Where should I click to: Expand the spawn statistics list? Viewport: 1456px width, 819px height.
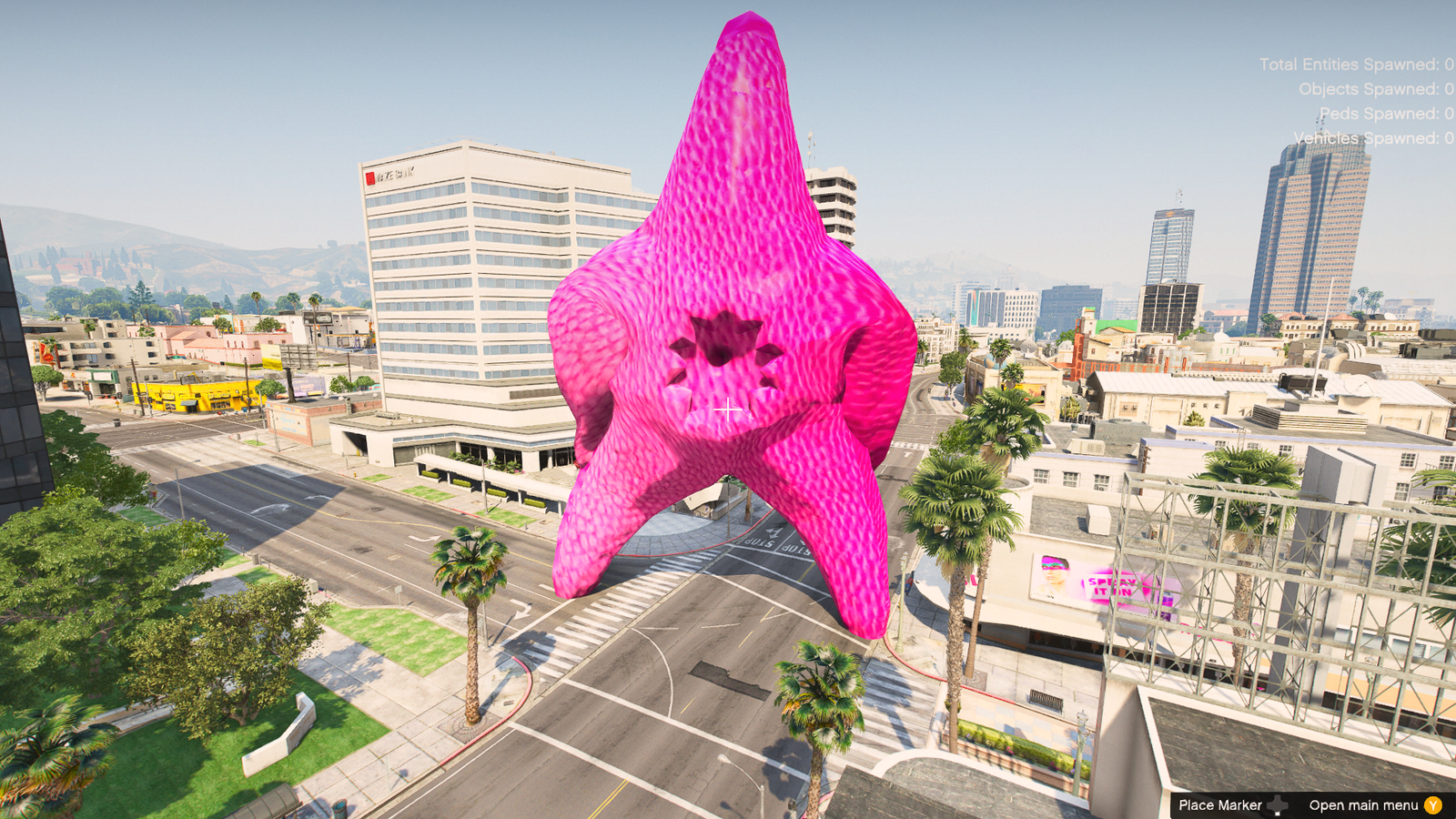coord(1365,100)
